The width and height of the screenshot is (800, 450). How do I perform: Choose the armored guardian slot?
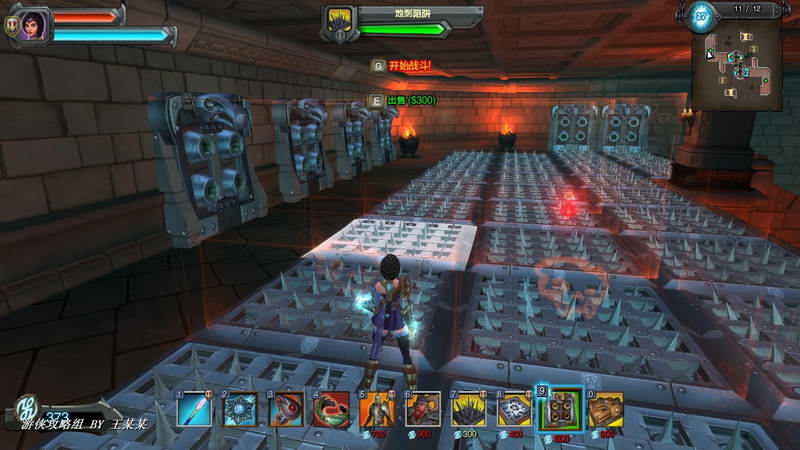click(377, 410)
